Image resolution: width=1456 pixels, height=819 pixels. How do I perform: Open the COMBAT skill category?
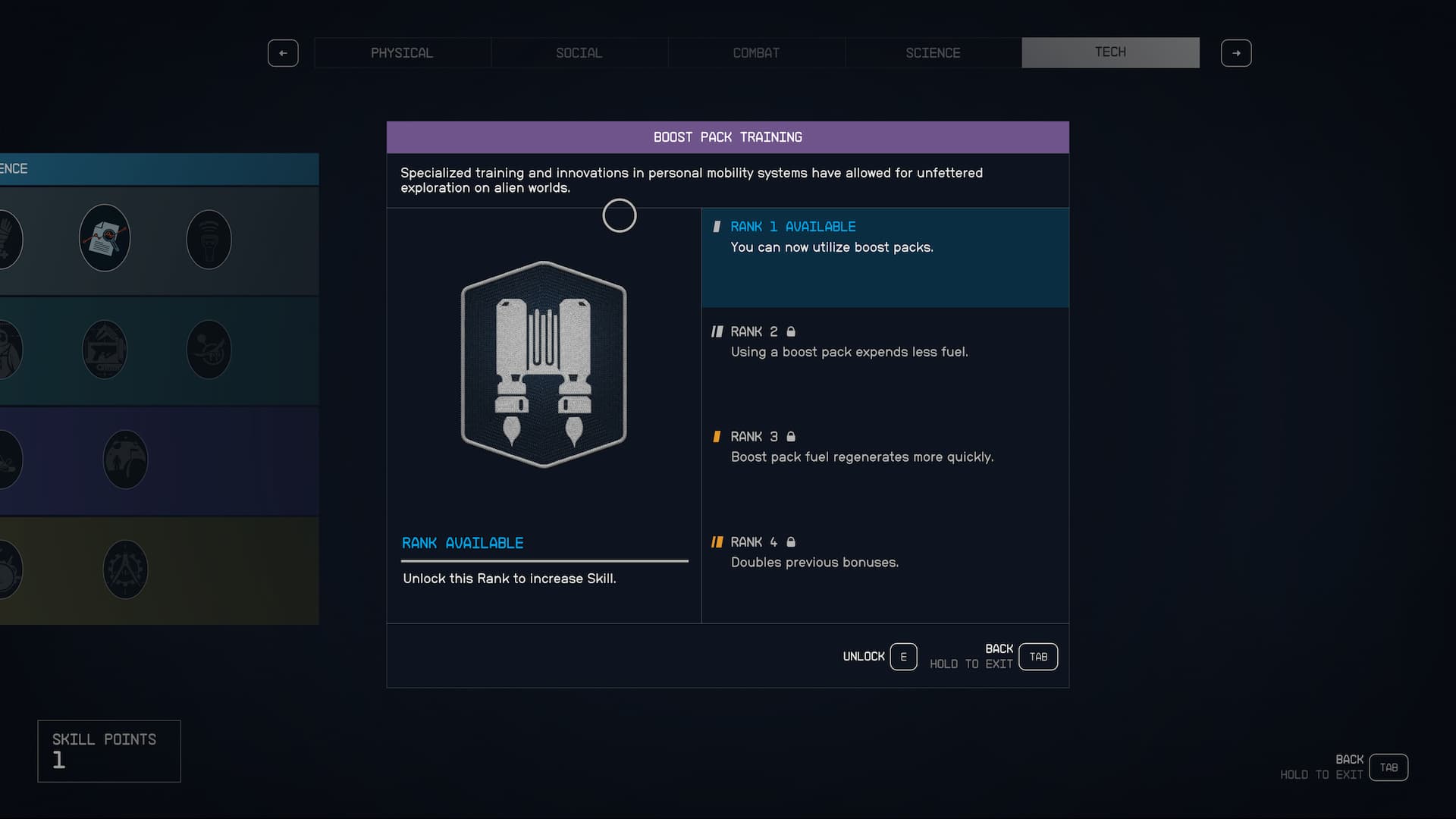756,52
